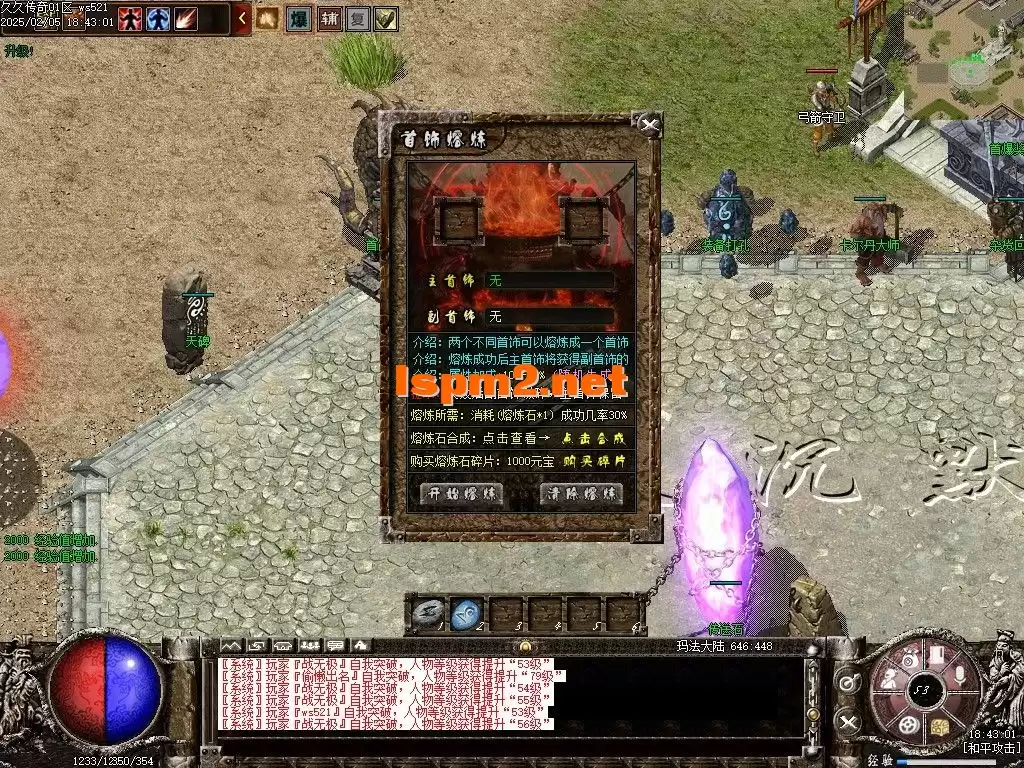Click the grey 复 button

358,18
